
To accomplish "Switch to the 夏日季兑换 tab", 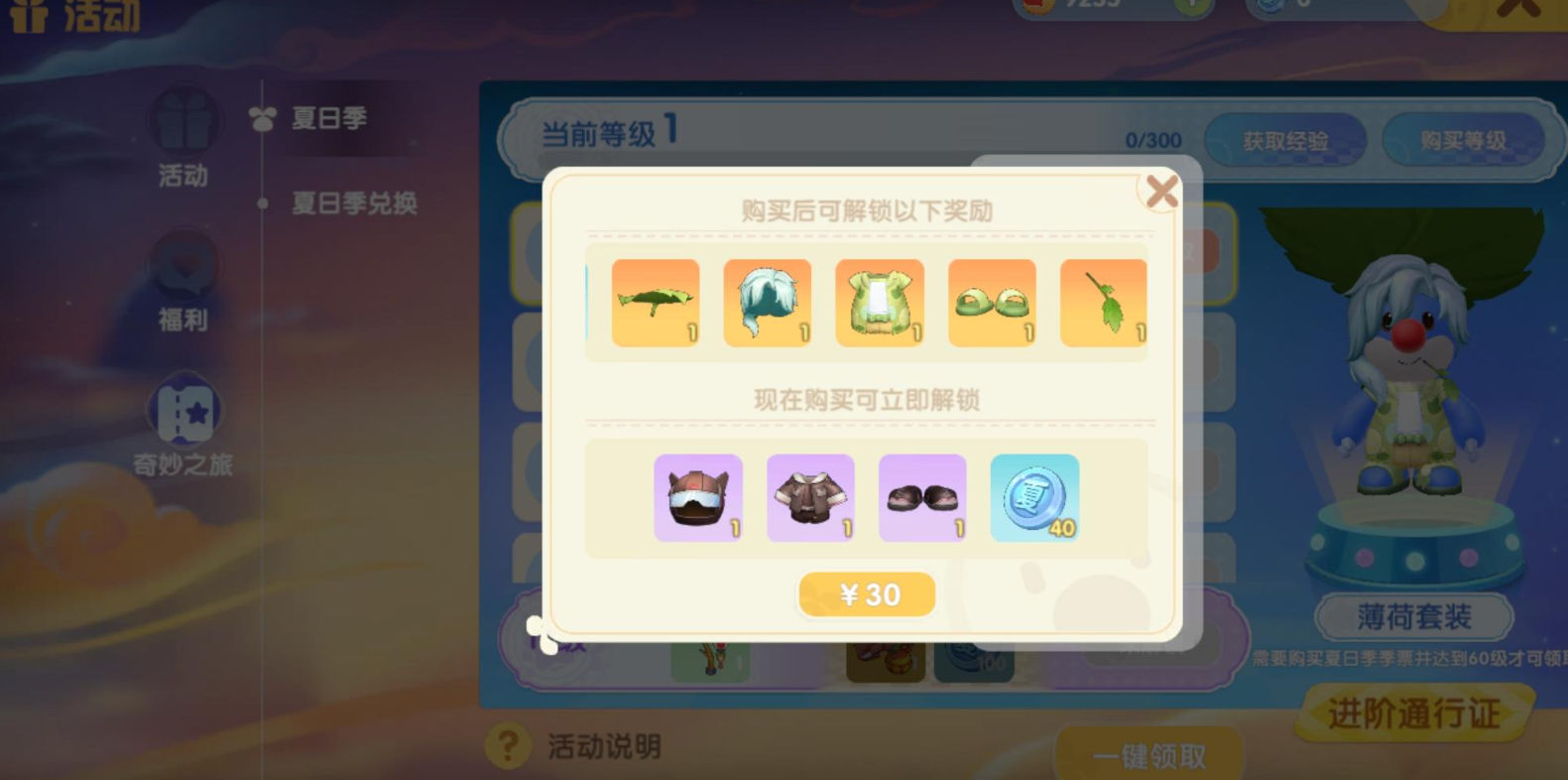I will pos(355,202).
